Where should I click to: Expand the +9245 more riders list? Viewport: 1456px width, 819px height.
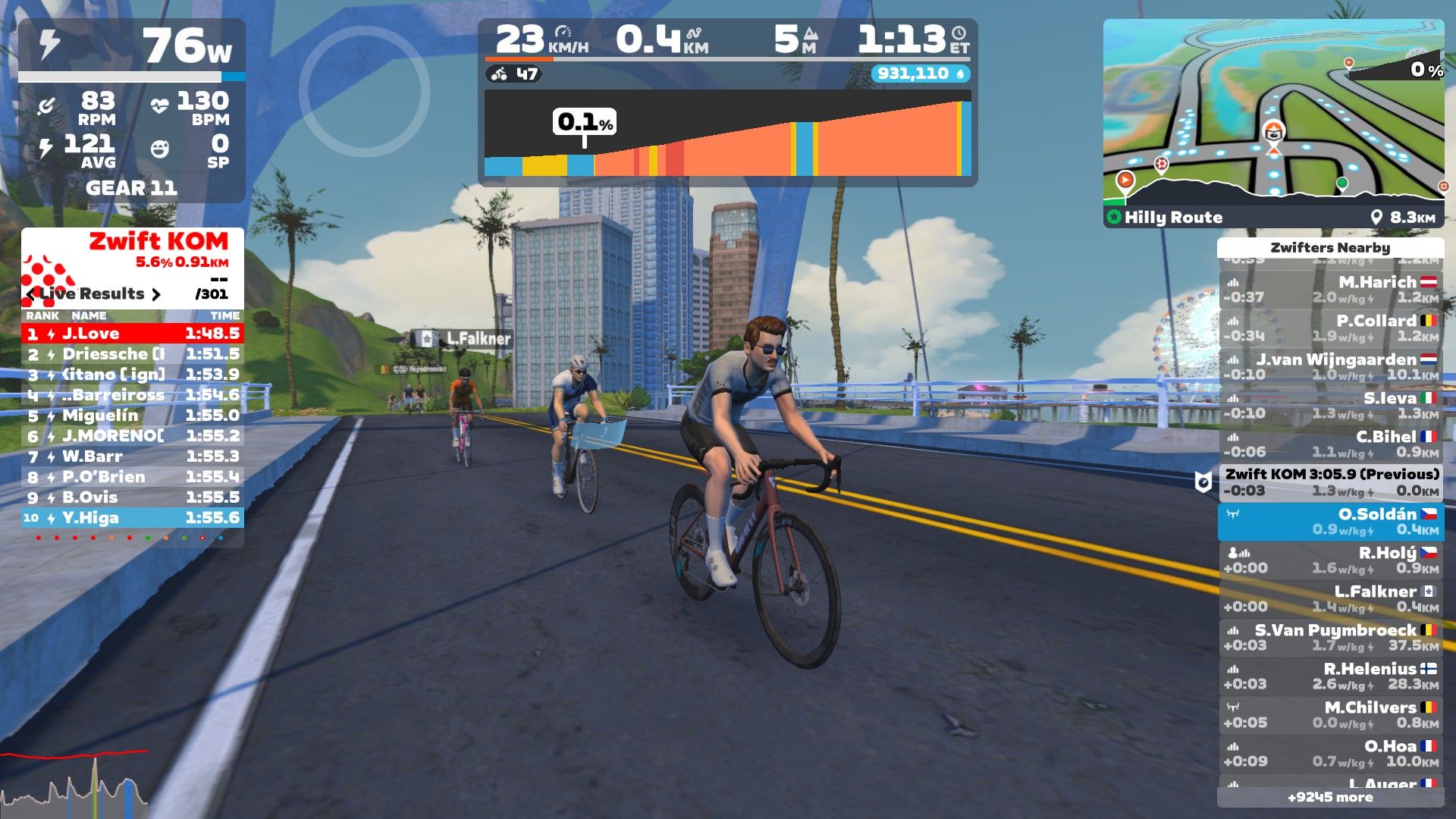coord(1330,797)
